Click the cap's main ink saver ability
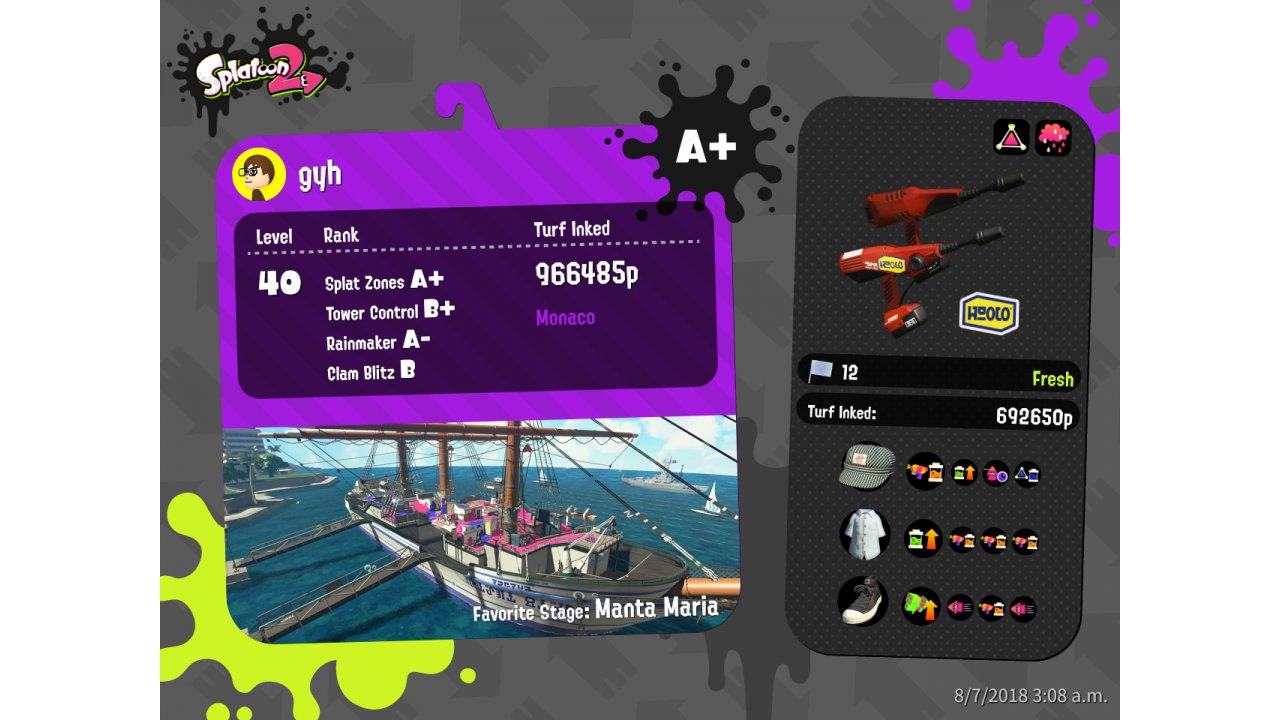 click(925, 471)
